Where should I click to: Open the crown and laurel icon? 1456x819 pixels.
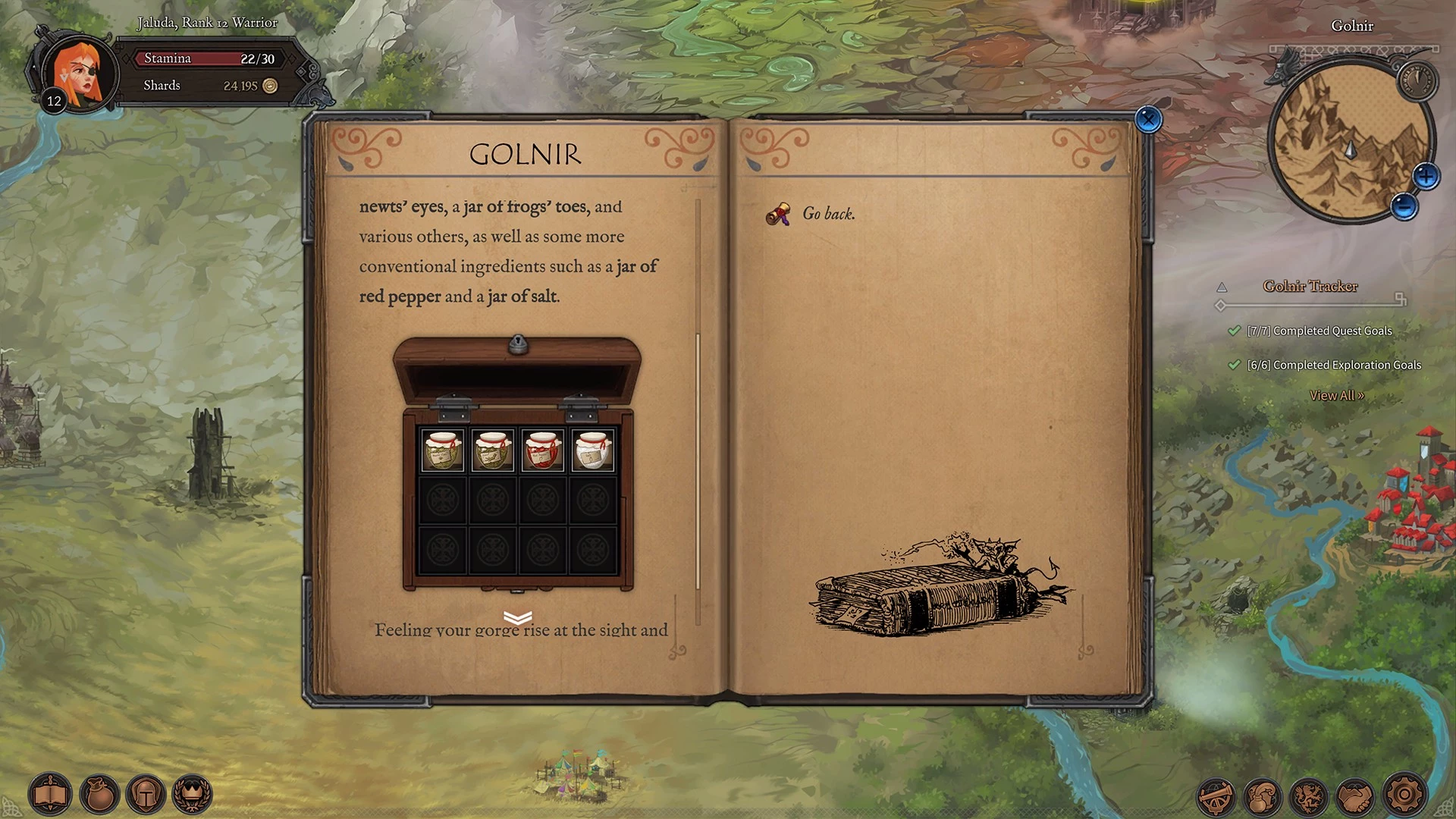[x=193, y=795]
